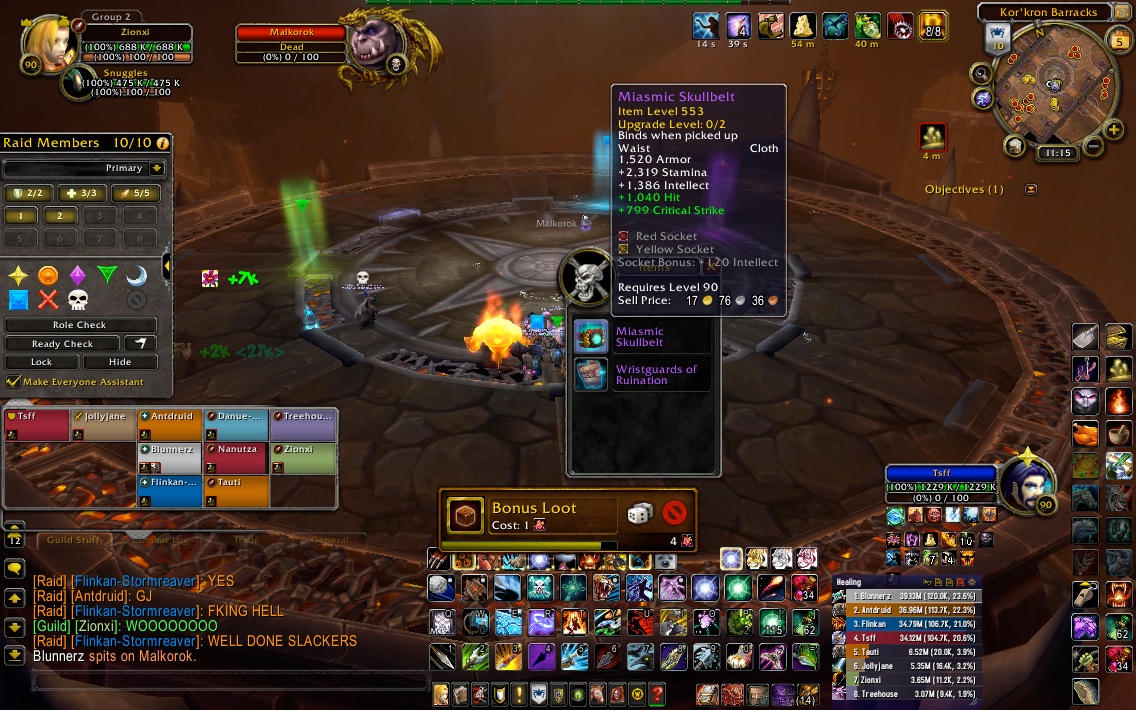This screenshot has height=710, width=1136.
Task: Select the skull raid target marker
Action: coord(78,299)
